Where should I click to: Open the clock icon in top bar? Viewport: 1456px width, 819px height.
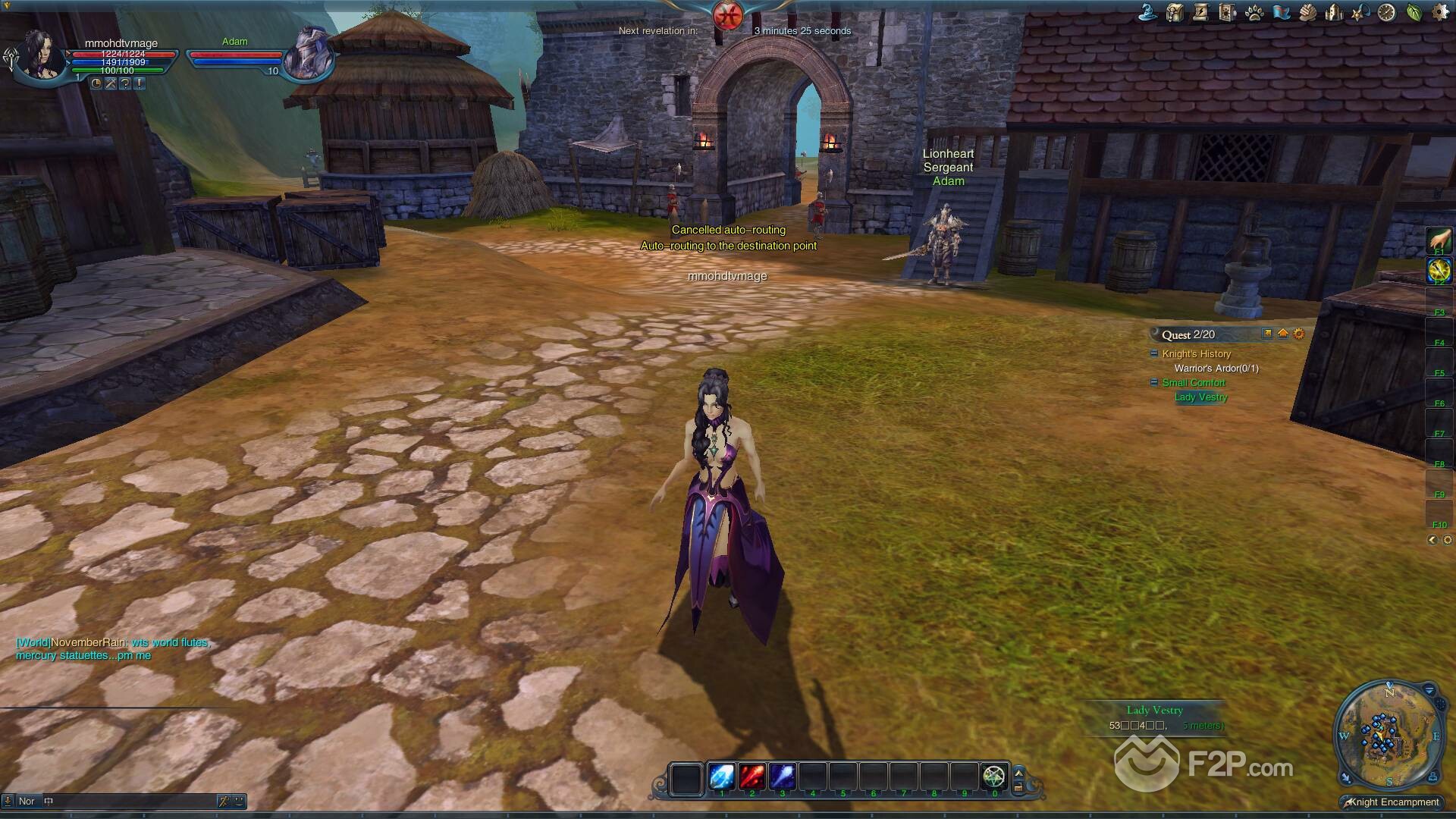(x=1387, y=12)
